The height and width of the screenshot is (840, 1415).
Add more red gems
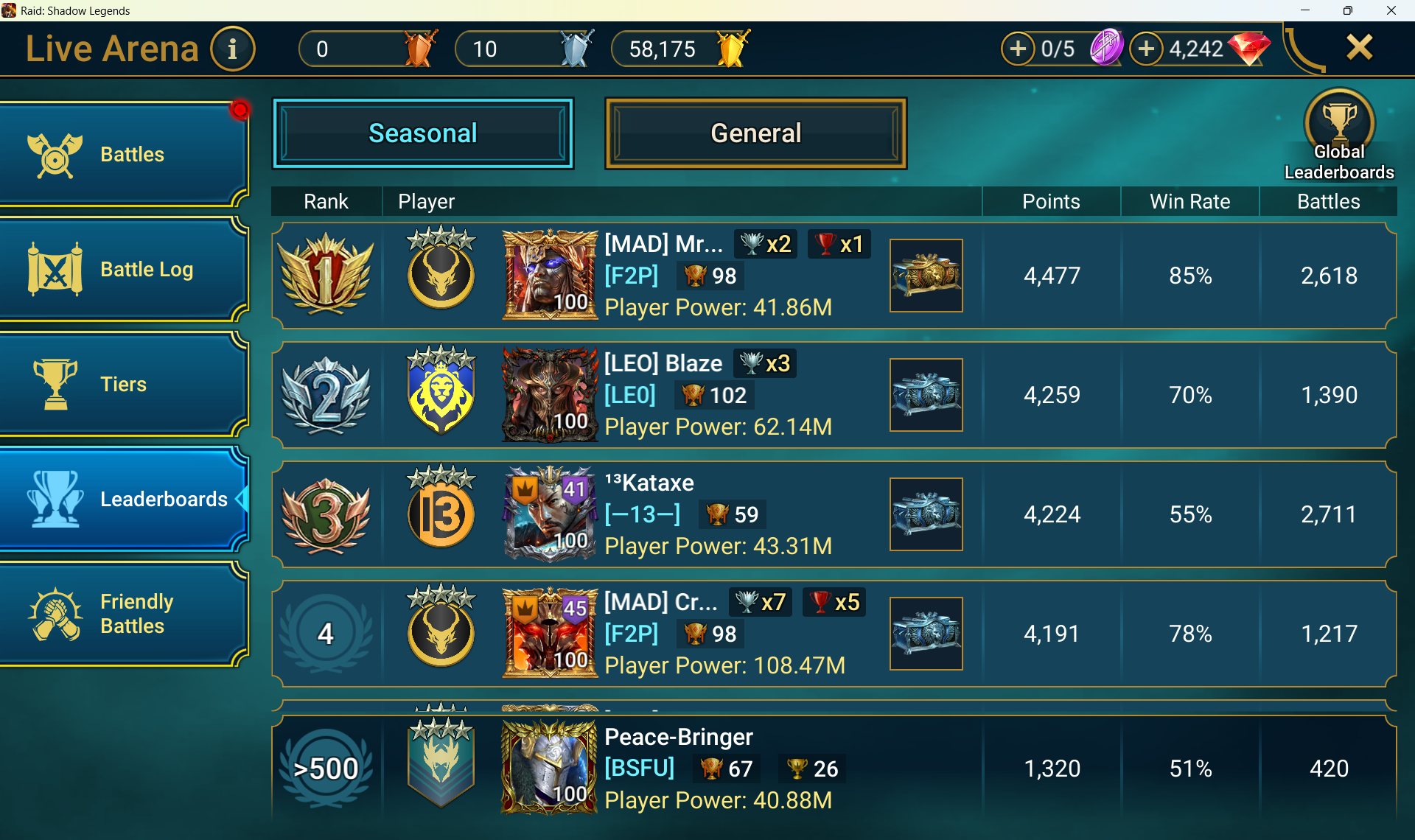[1146, 49]
